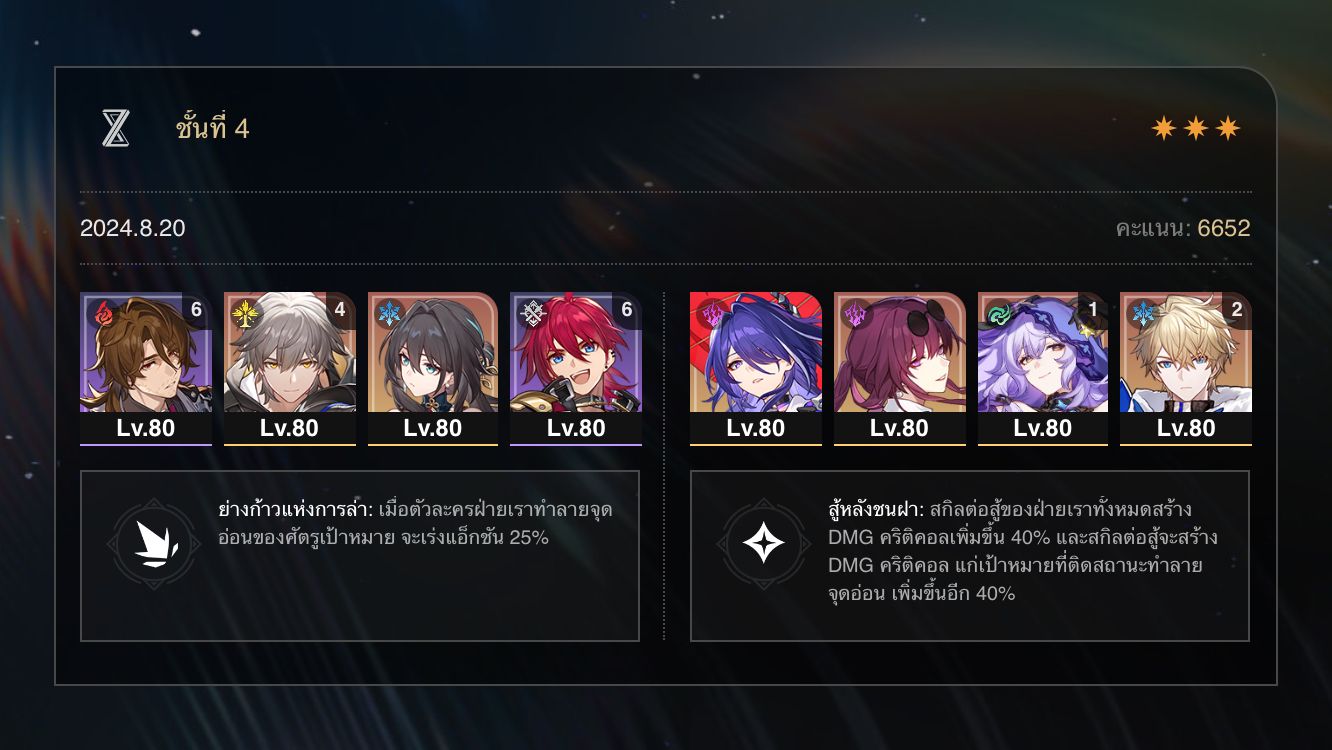Select Acheron's character thumbnail
The image size is (1332, 750).
tap(756, 365)
